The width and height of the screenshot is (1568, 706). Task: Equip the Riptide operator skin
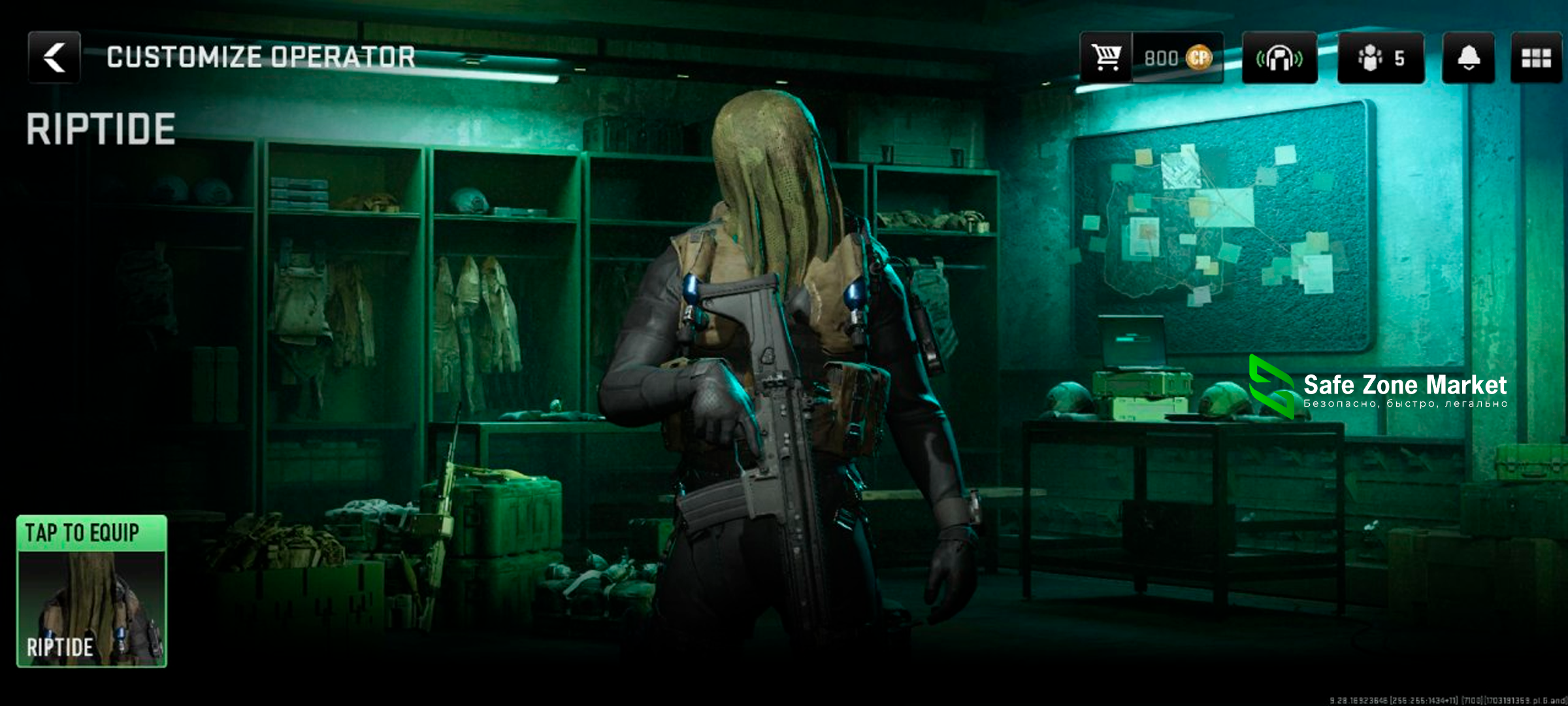pos(91,591)
